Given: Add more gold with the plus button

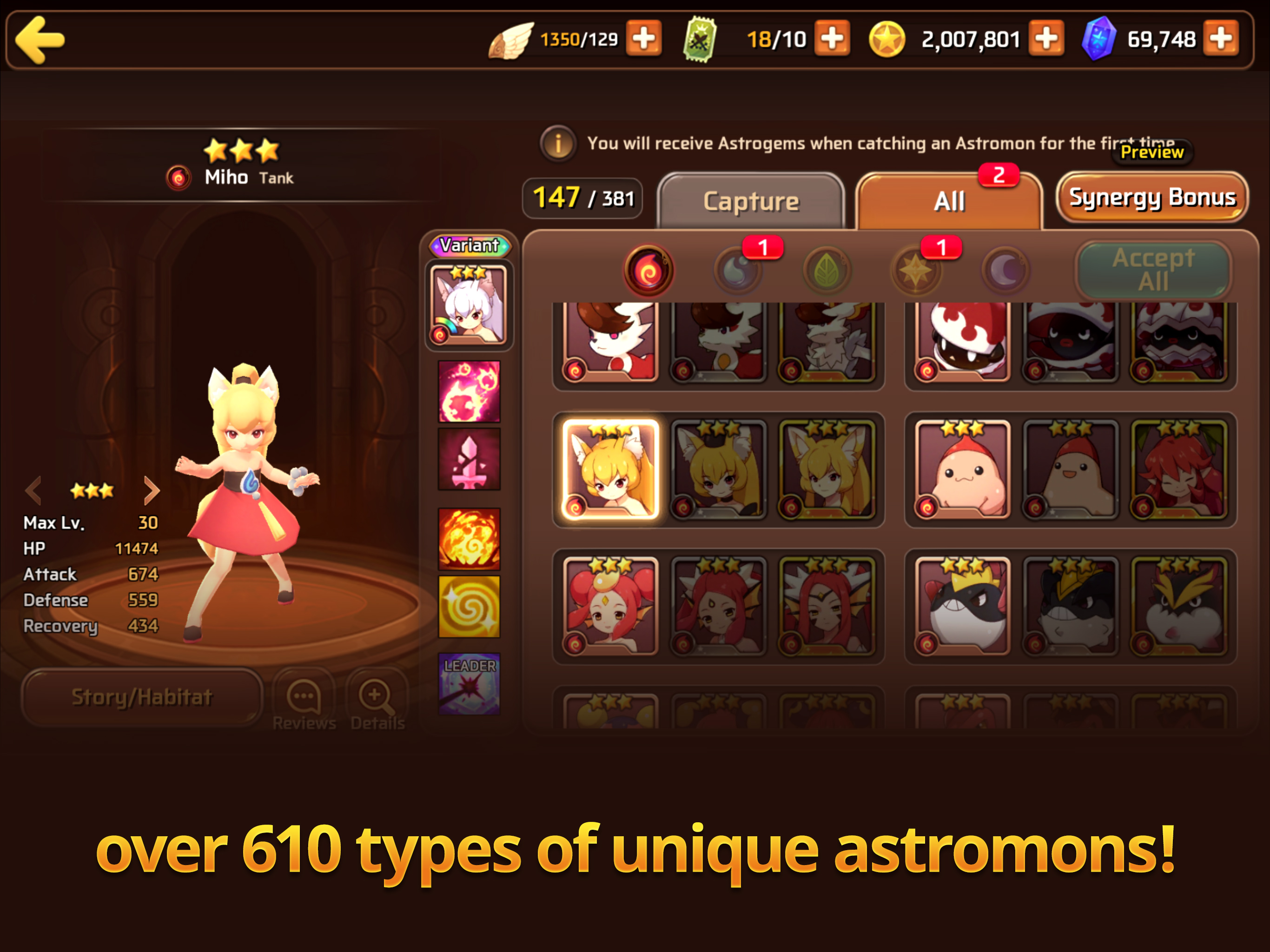Looking at the screenshot, I should (1046, 39).
